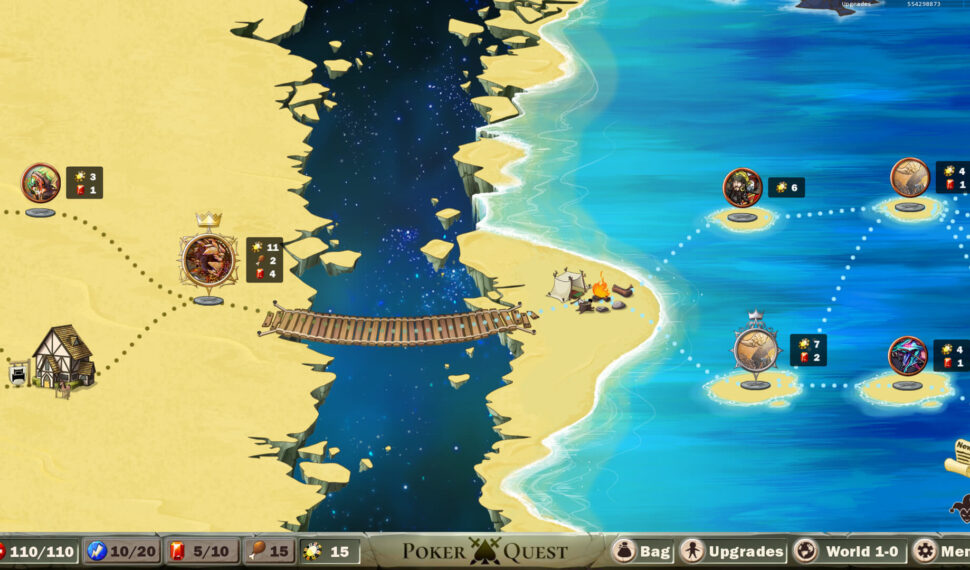Open the parchment scroll at screen edge

tap(960, 457)
